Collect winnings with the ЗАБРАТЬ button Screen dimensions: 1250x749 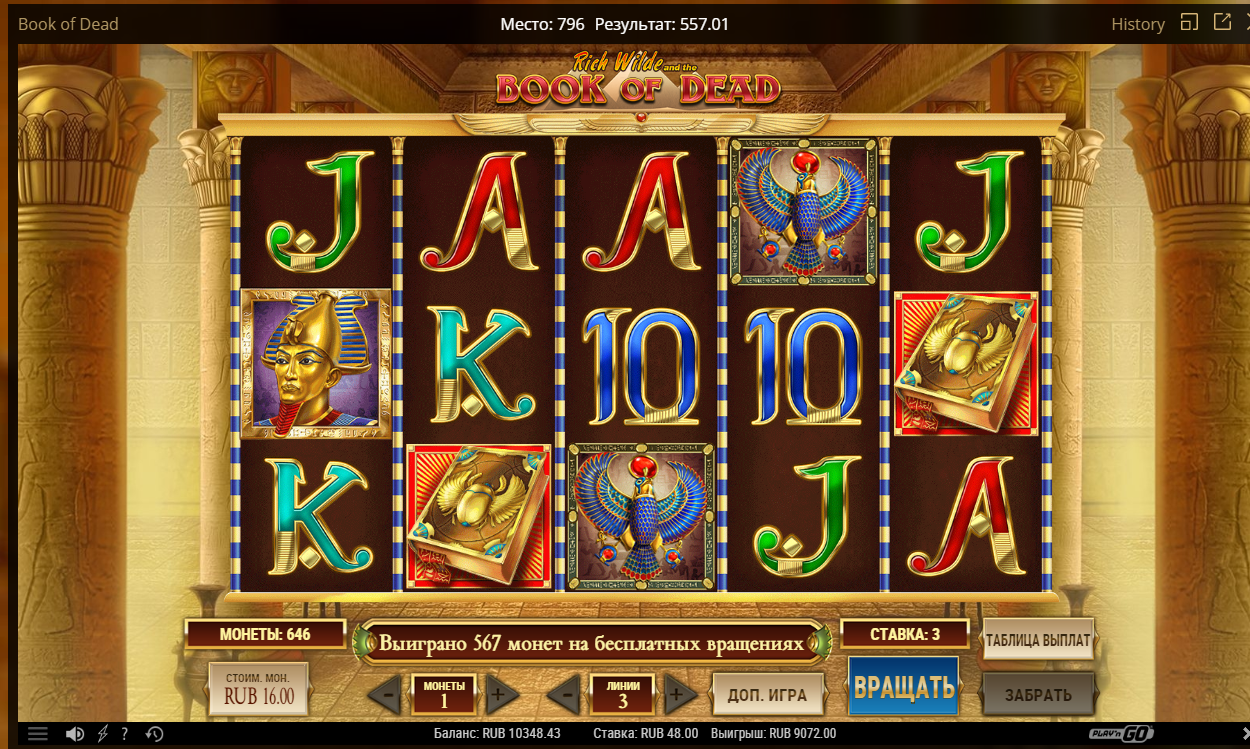[1038, 694]
